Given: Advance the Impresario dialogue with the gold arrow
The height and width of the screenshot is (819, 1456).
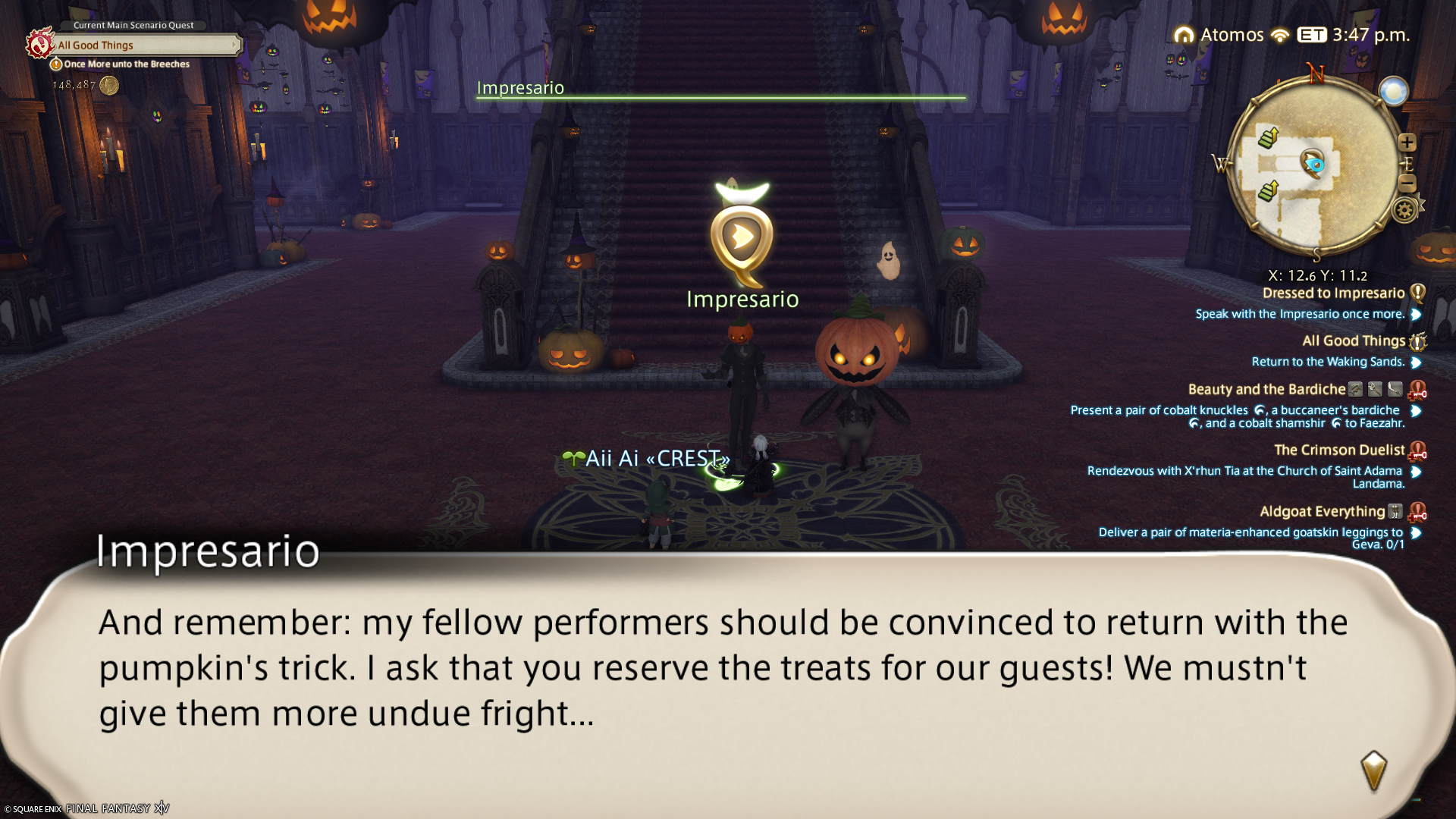Looking at the screenshot, I should tap(1373, 771).
